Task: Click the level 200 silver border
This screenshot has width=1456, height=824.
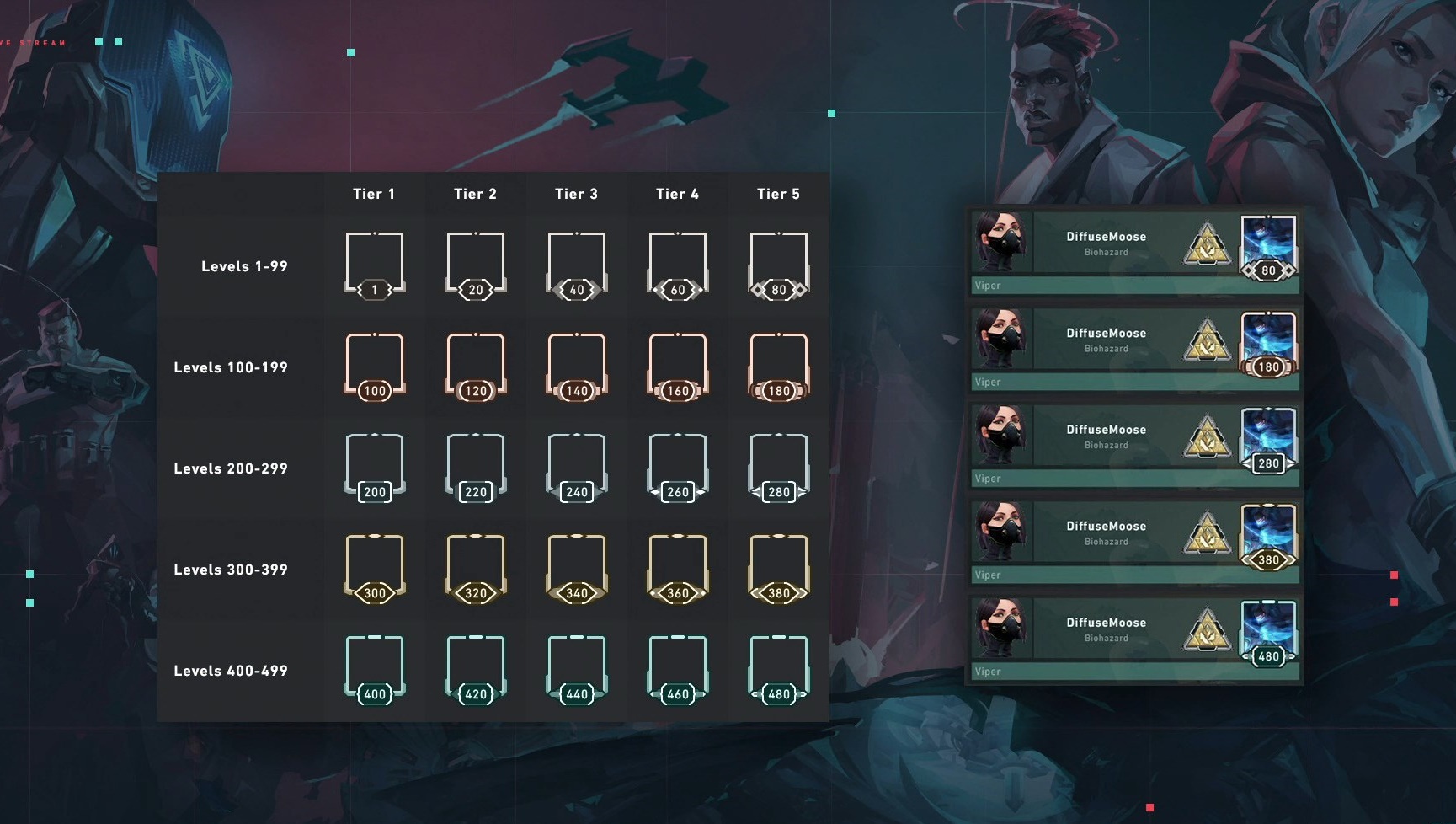Action: tap(375, 467)
